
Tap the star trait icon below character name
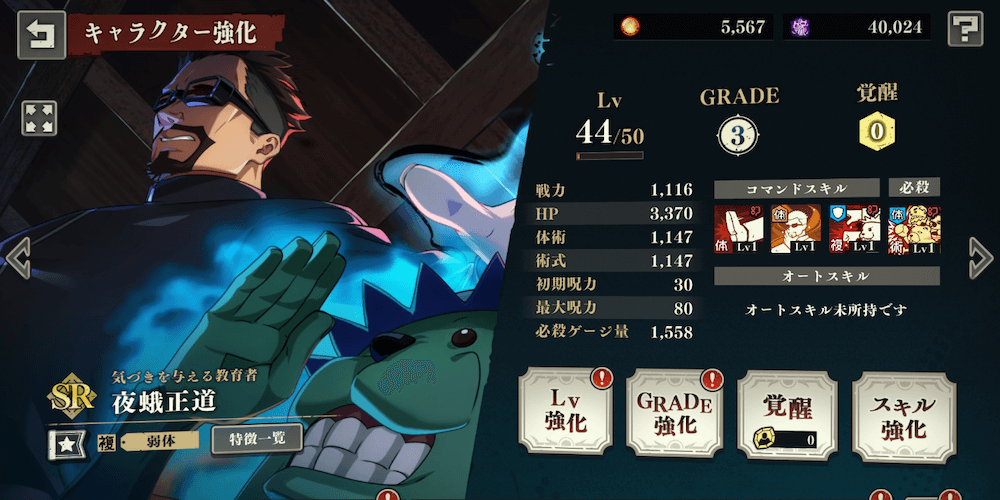(x=62, y=440)
